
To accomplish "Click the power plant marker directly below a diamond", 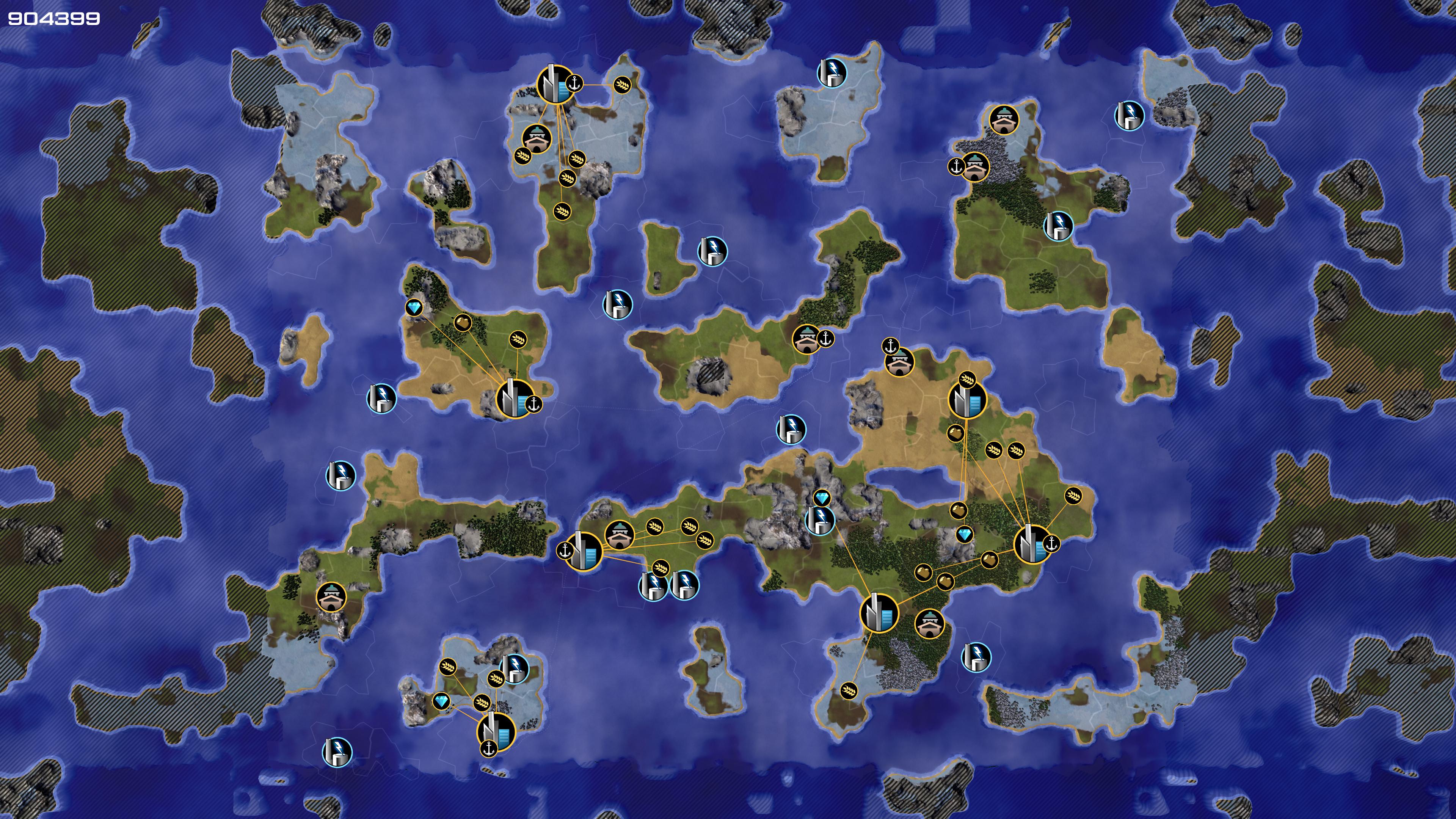I will click(819, 521).
